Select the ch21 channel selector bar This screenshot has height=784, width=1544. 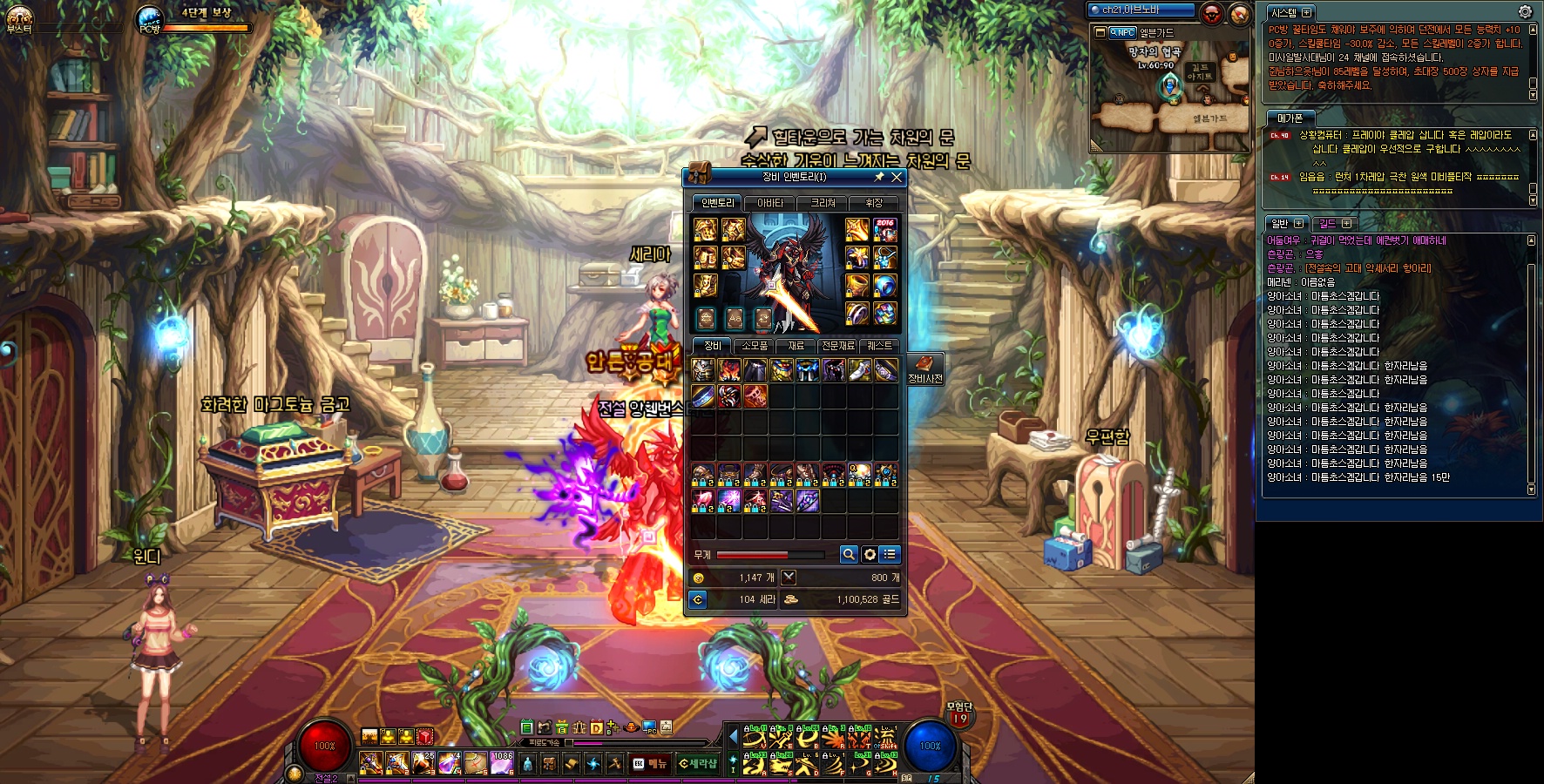pos(1141,10)
